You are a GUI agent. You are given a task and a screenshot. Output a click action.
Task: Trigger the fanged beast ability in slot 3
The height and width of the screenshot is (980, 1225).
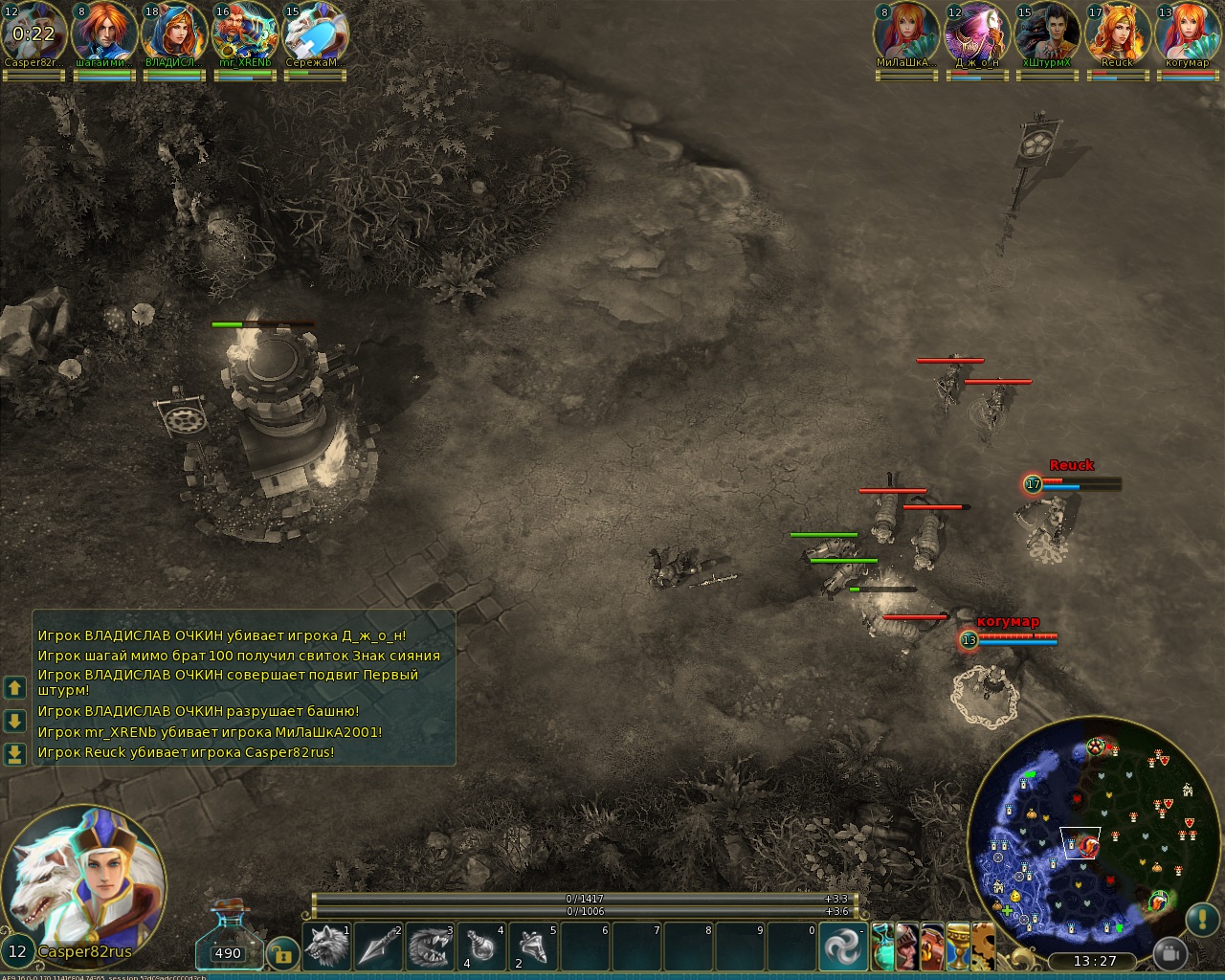(431, 947)
